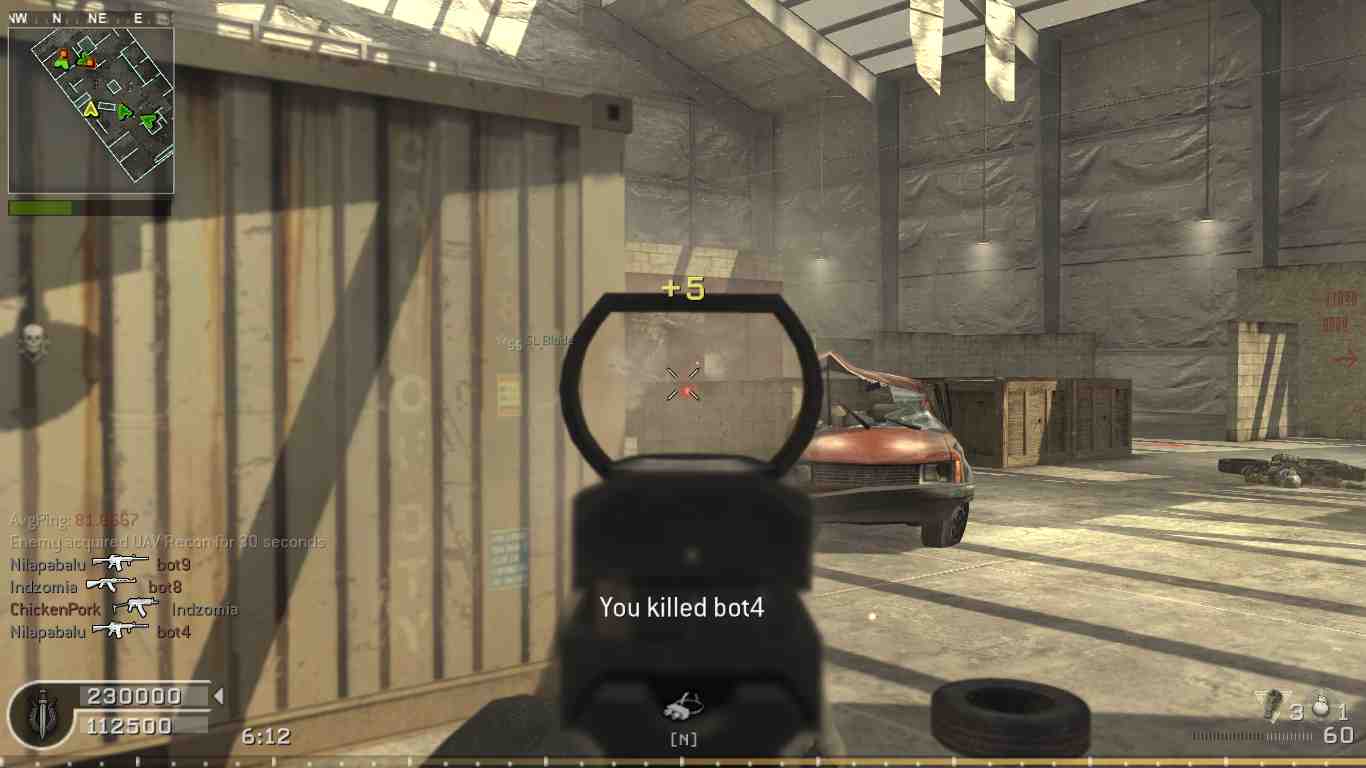The height and width of the screenshot is (768, 1366).
Task: Click the skull death marker icon
Action: [x=34, y=343]
